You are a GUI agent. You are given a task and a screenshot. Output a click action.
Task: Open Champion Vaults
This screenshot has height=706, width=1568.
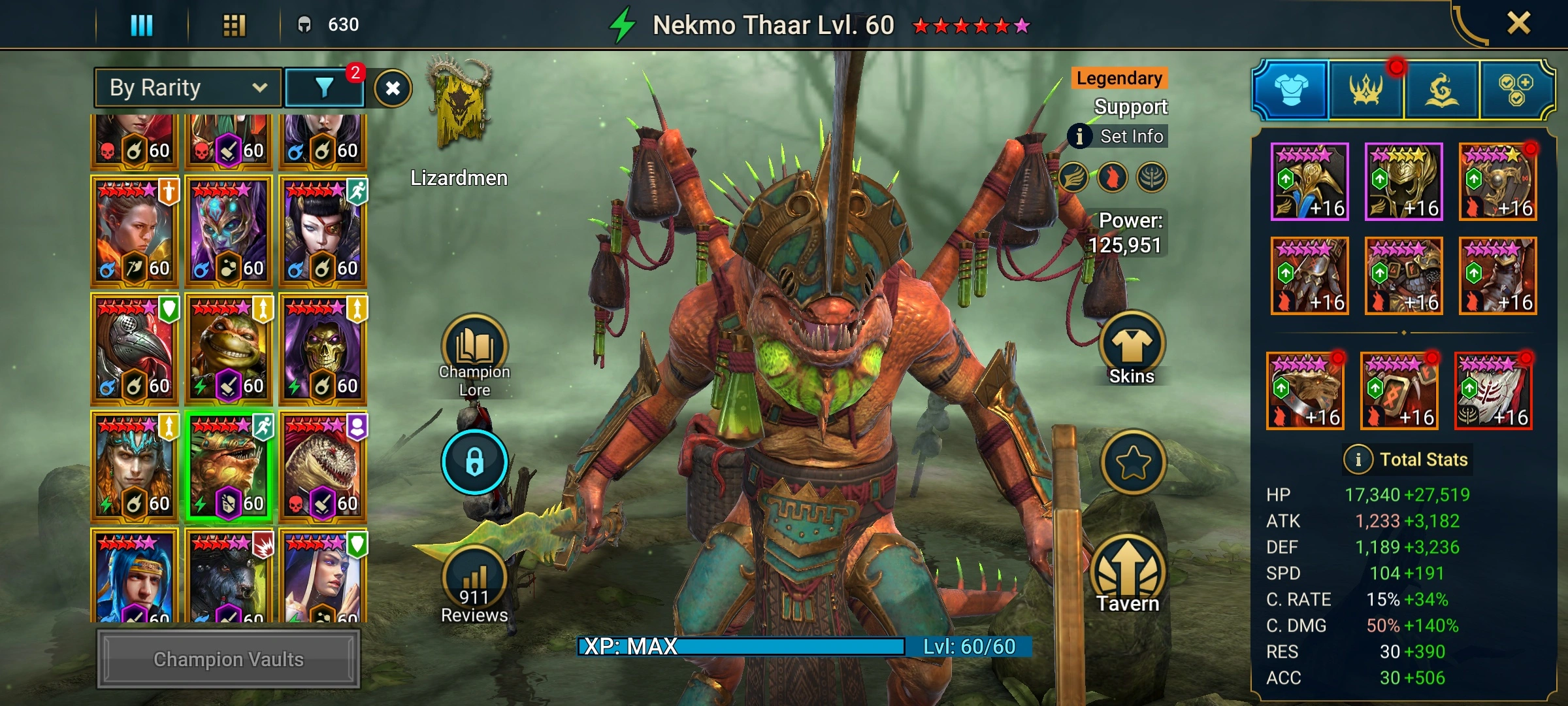point(228,659)
